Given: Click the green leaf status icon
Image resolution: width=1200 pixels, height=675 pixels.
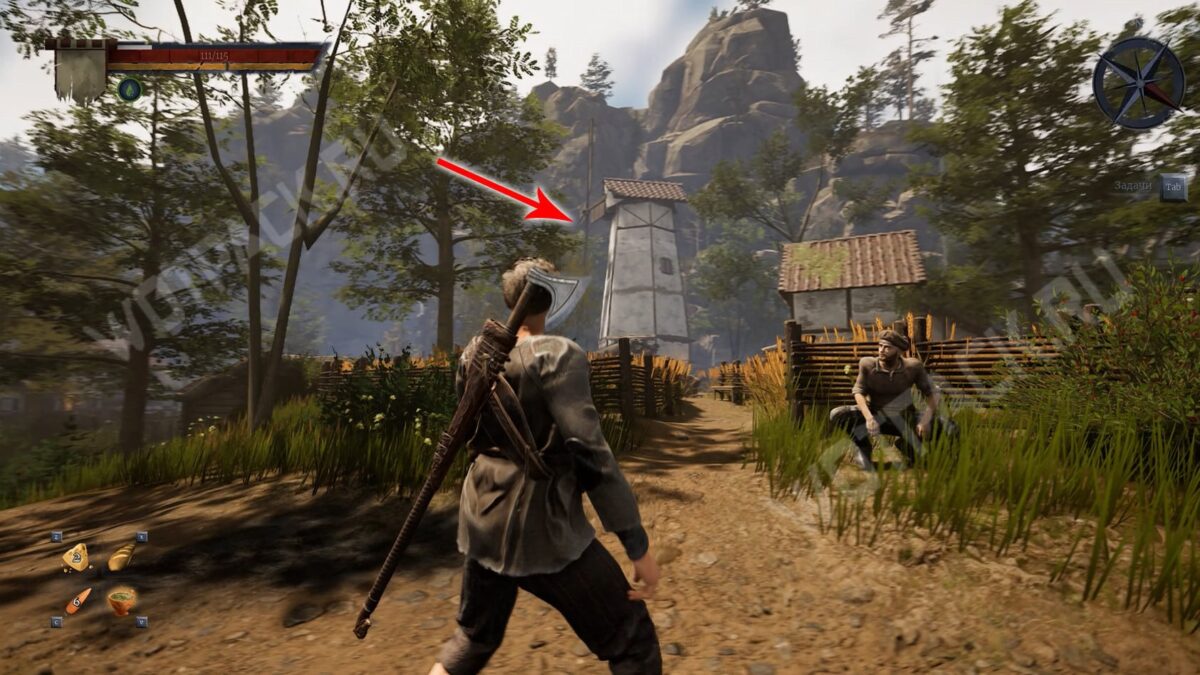Looking at the screenshot, I should pos(129,89).
